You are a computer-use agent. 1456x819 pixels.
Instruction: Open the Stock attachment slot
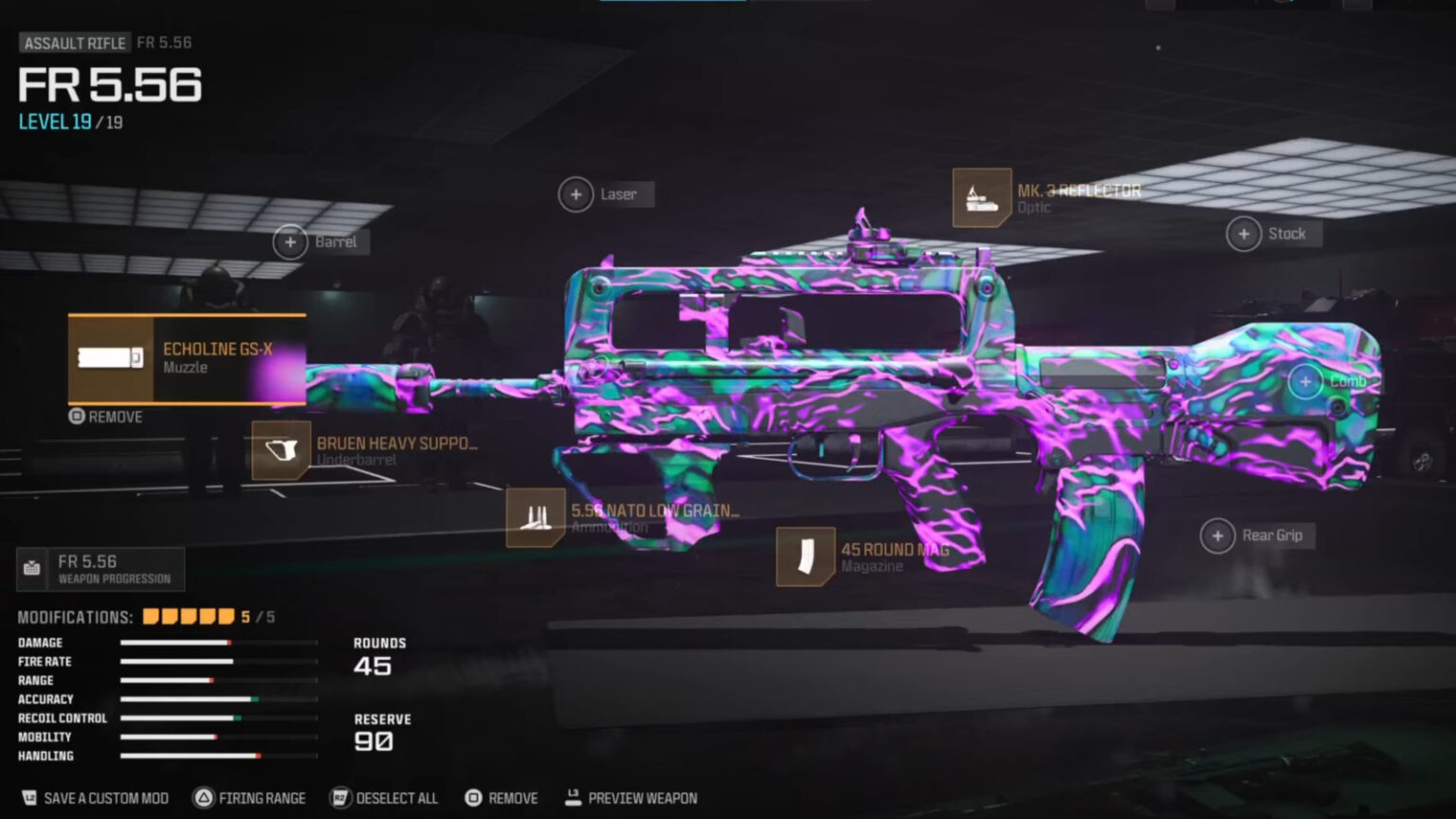tap(1245, 233)
